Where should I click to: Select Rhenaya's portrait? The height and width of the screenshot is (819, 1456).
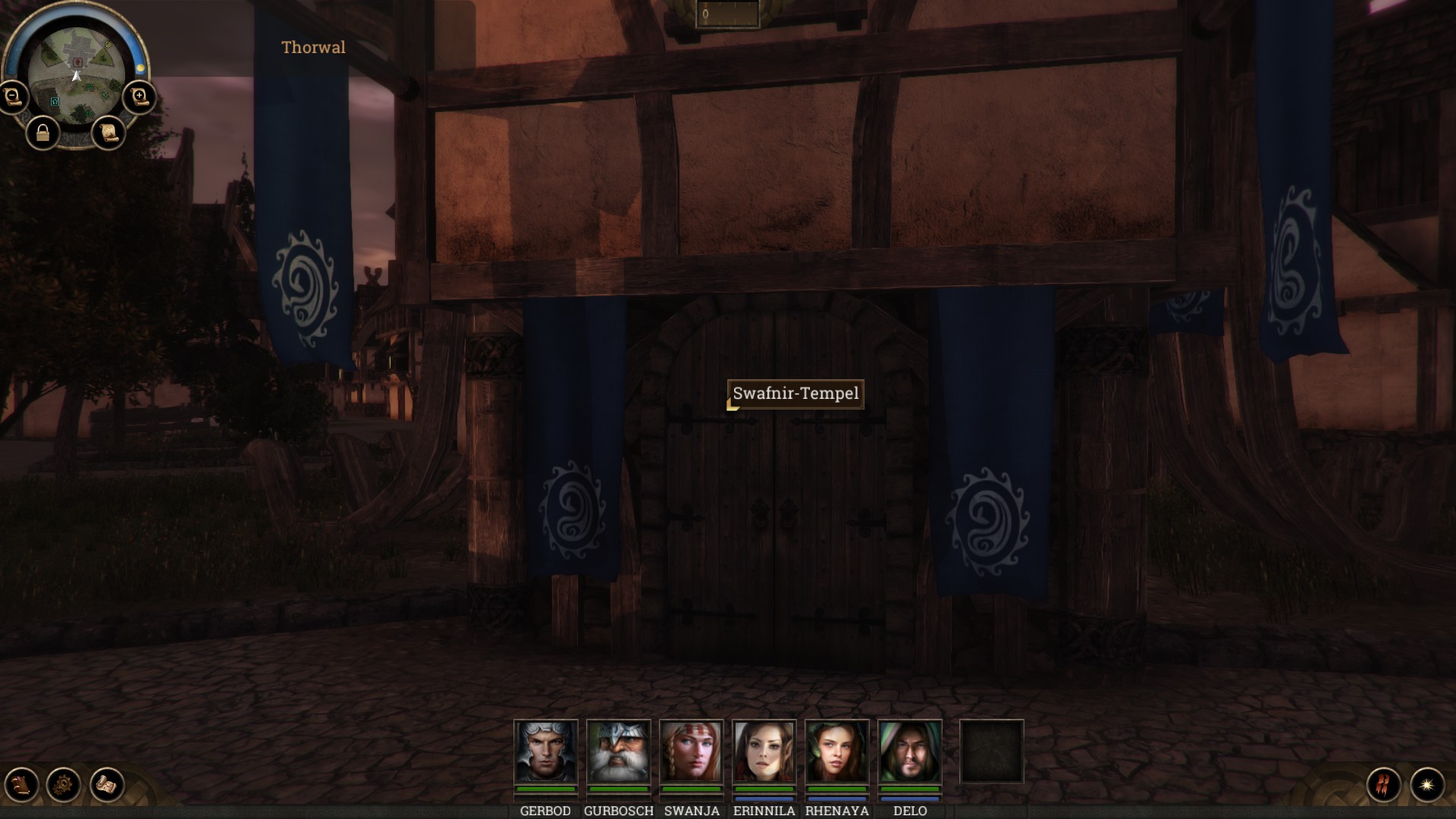[x=837, y=752]
